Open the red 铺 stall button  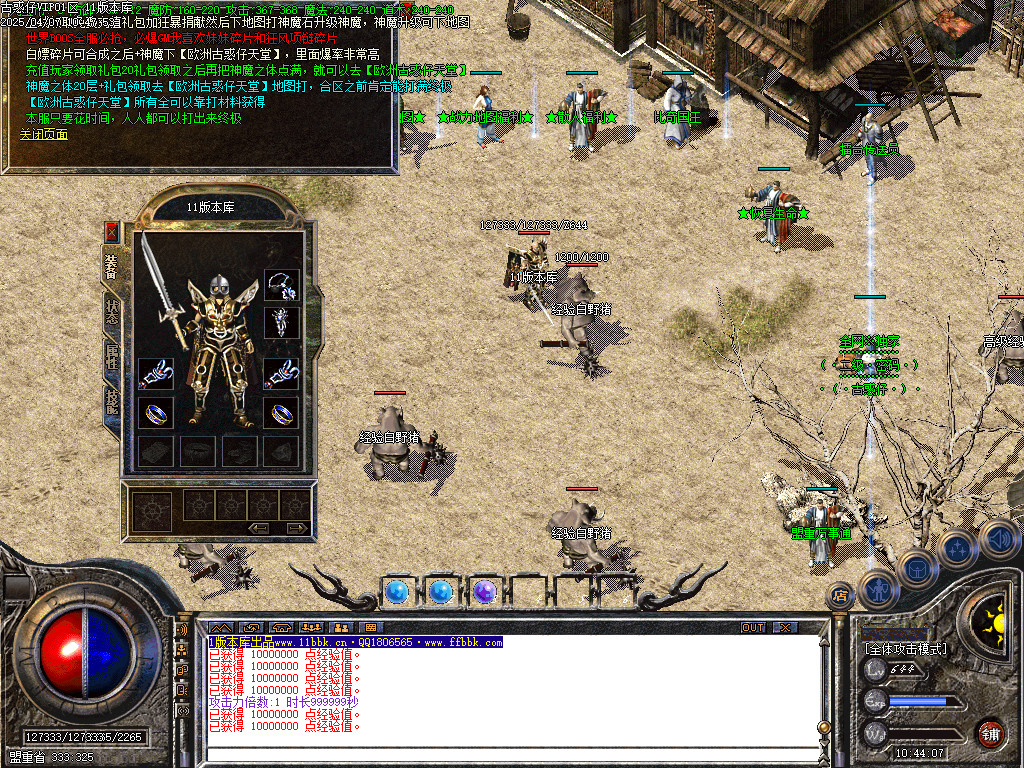coord(990,733)
